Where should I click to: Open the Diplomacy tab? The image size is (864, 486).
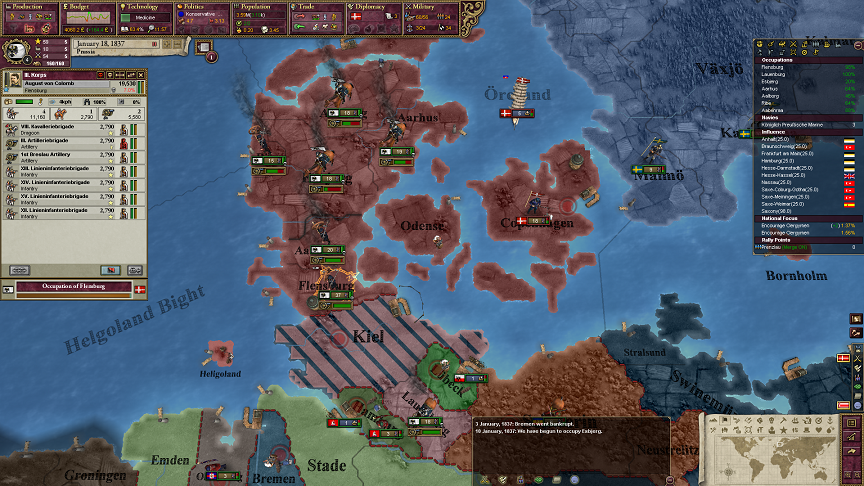[377, 7]
